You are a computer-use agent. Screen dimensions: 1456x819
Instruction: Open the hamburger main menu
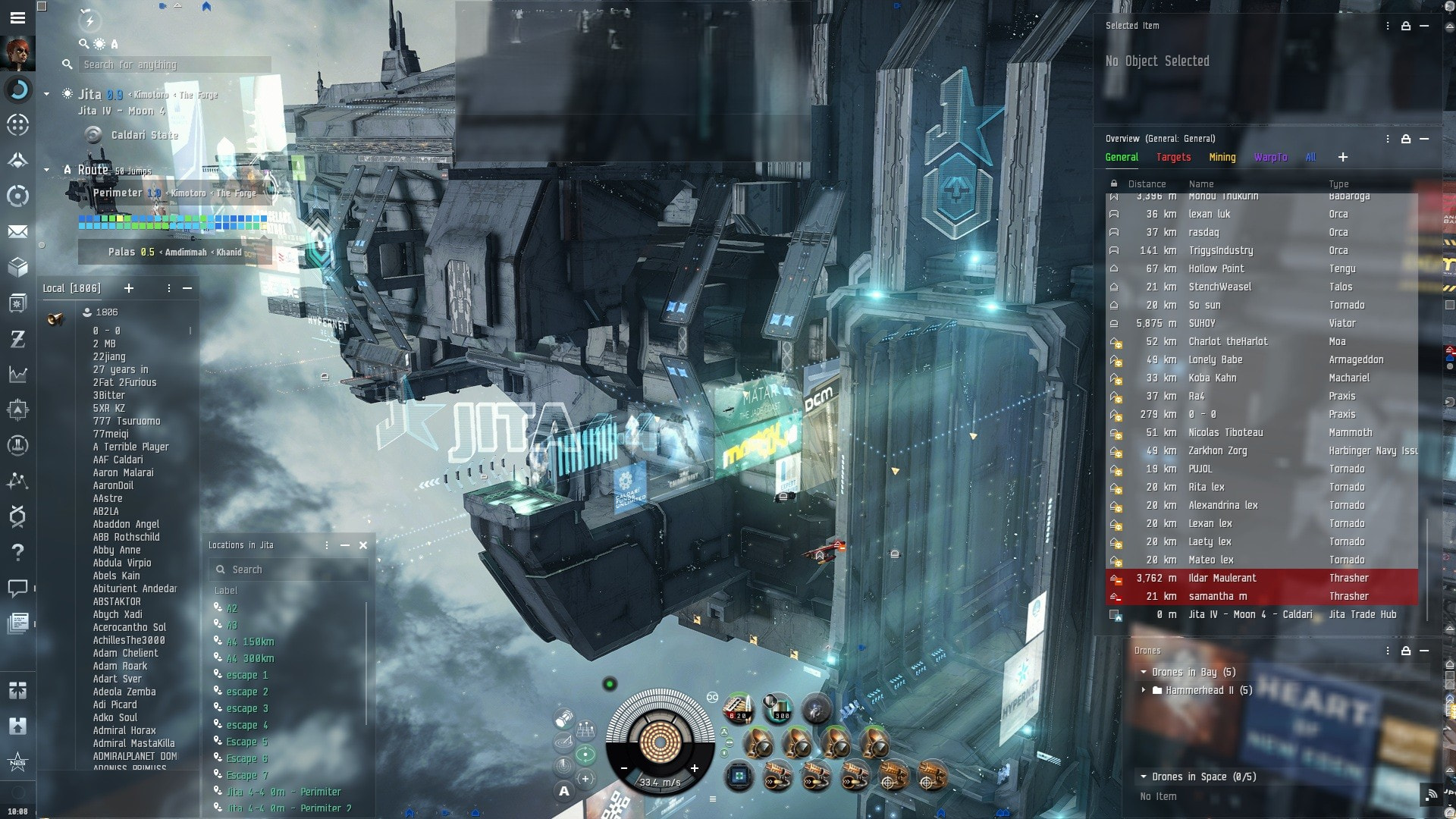17,17
